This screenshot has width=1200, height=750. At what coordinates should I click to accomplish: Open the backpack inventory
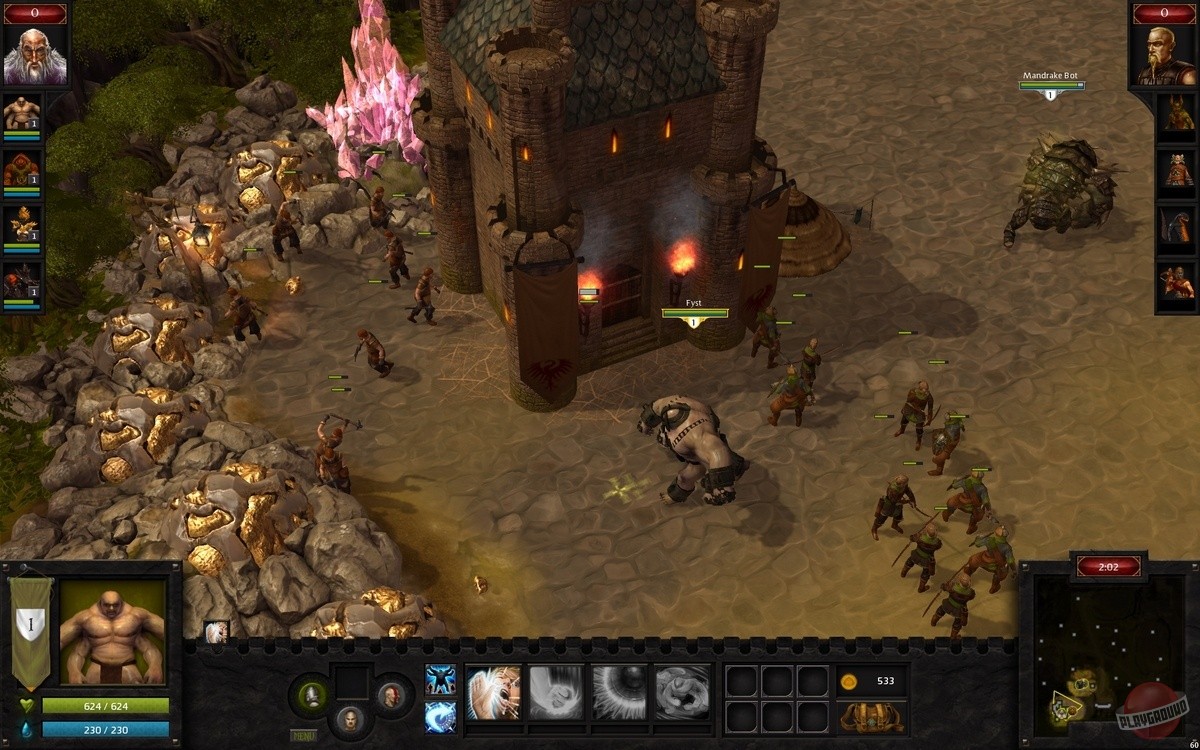[872, 717]
